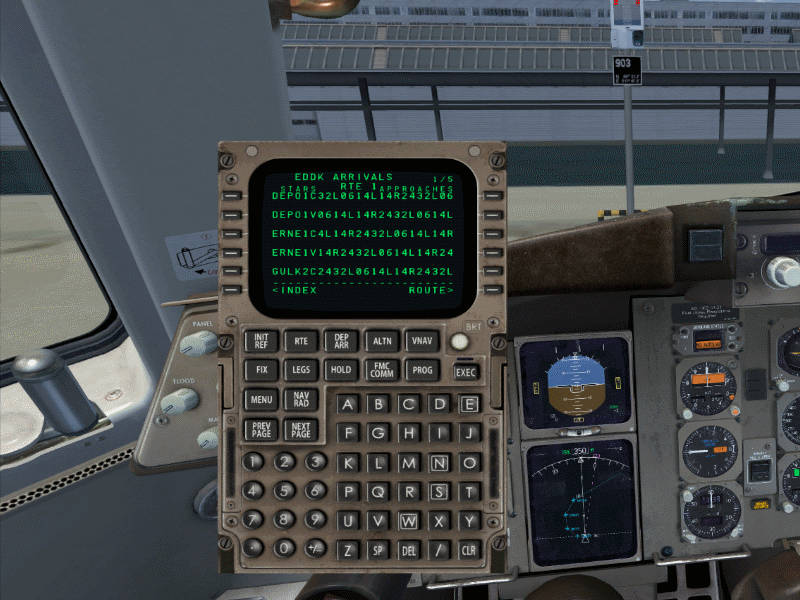800x600 pixels.
Task: Choose the ALTN function key
Action: coord(382,341)
